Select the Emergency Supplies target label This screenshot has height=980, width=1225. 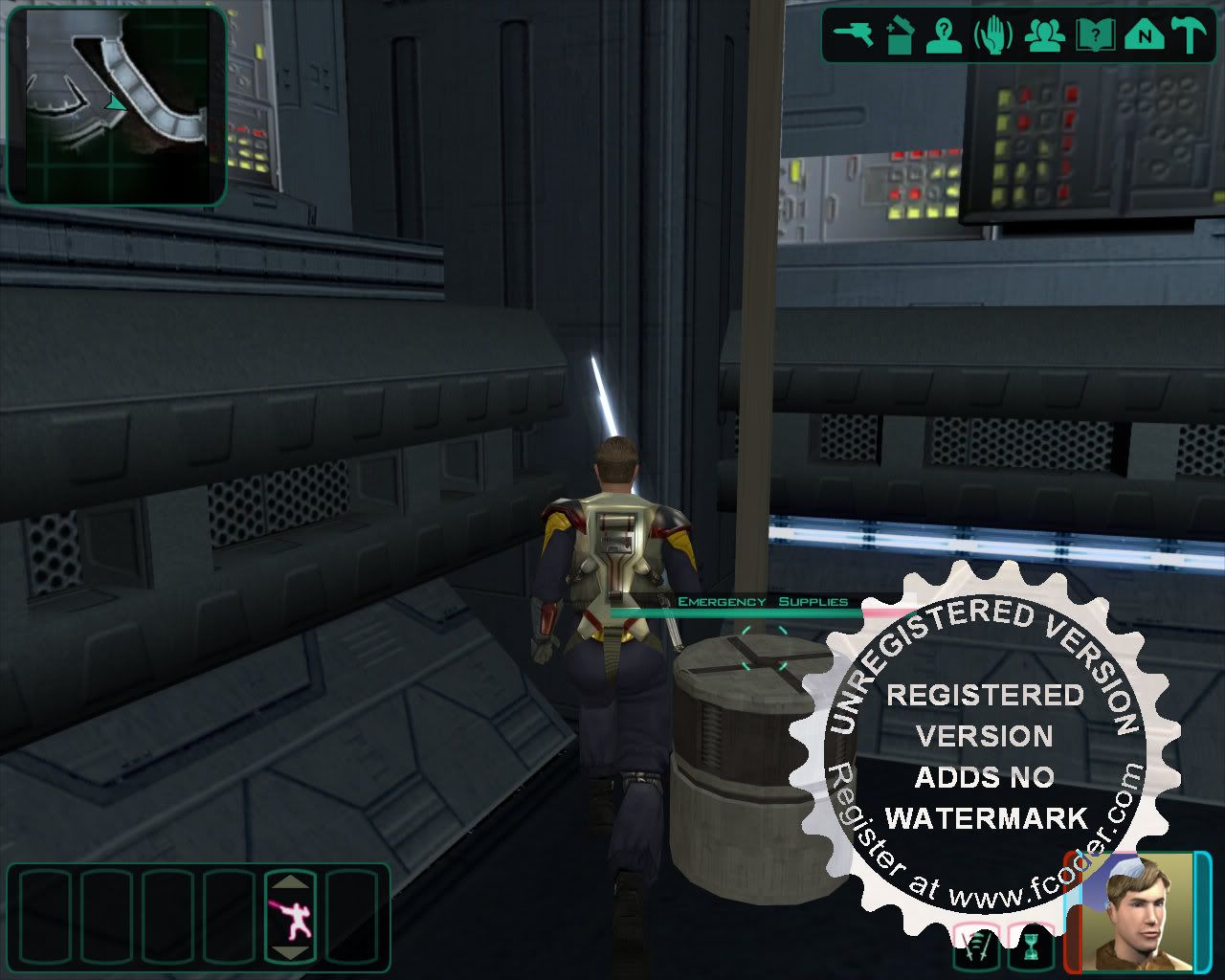click(x=762, y=602)
